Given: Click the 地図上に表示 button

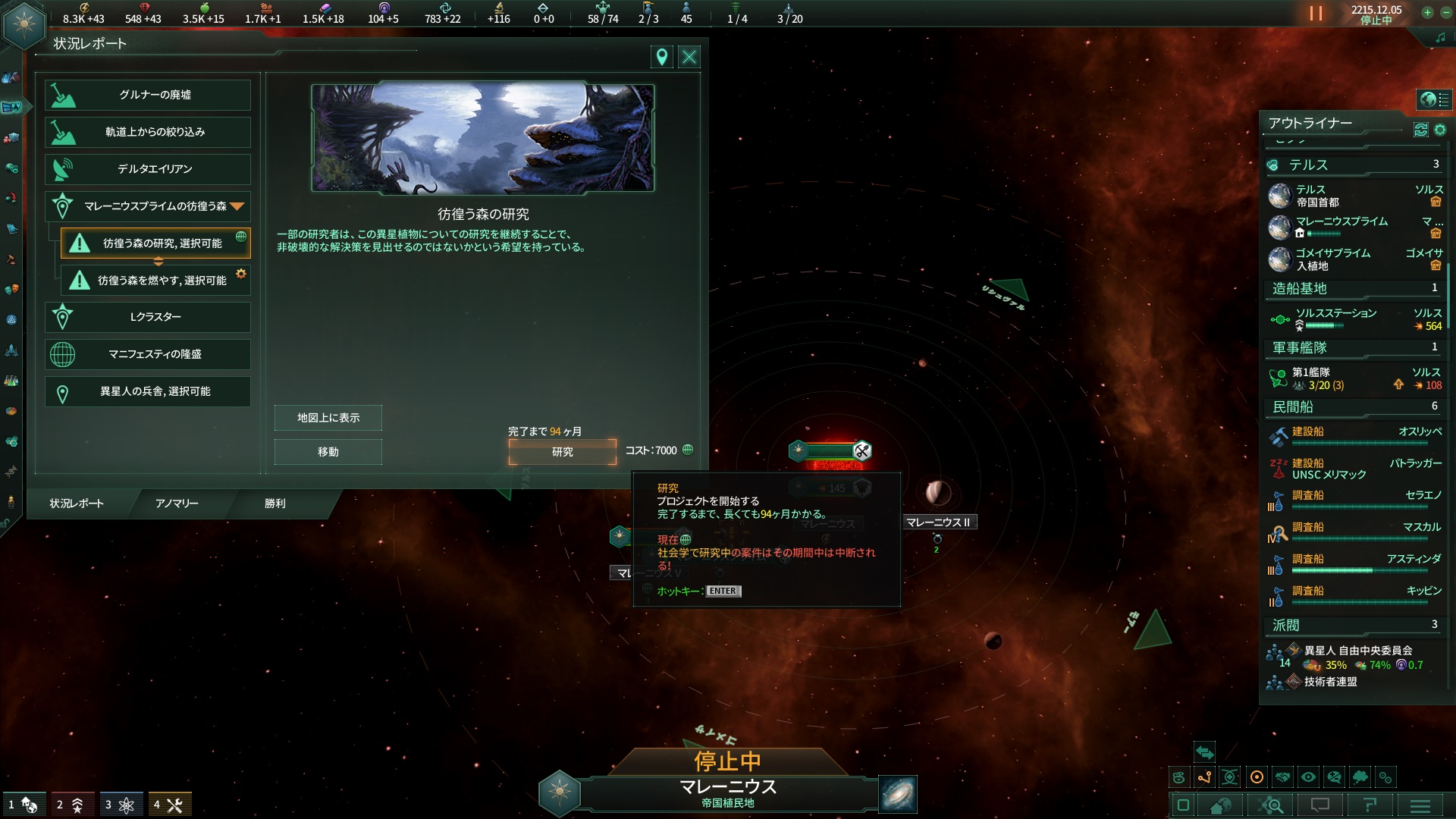Looking at the screenshot, I should click(x=328, y=418).
